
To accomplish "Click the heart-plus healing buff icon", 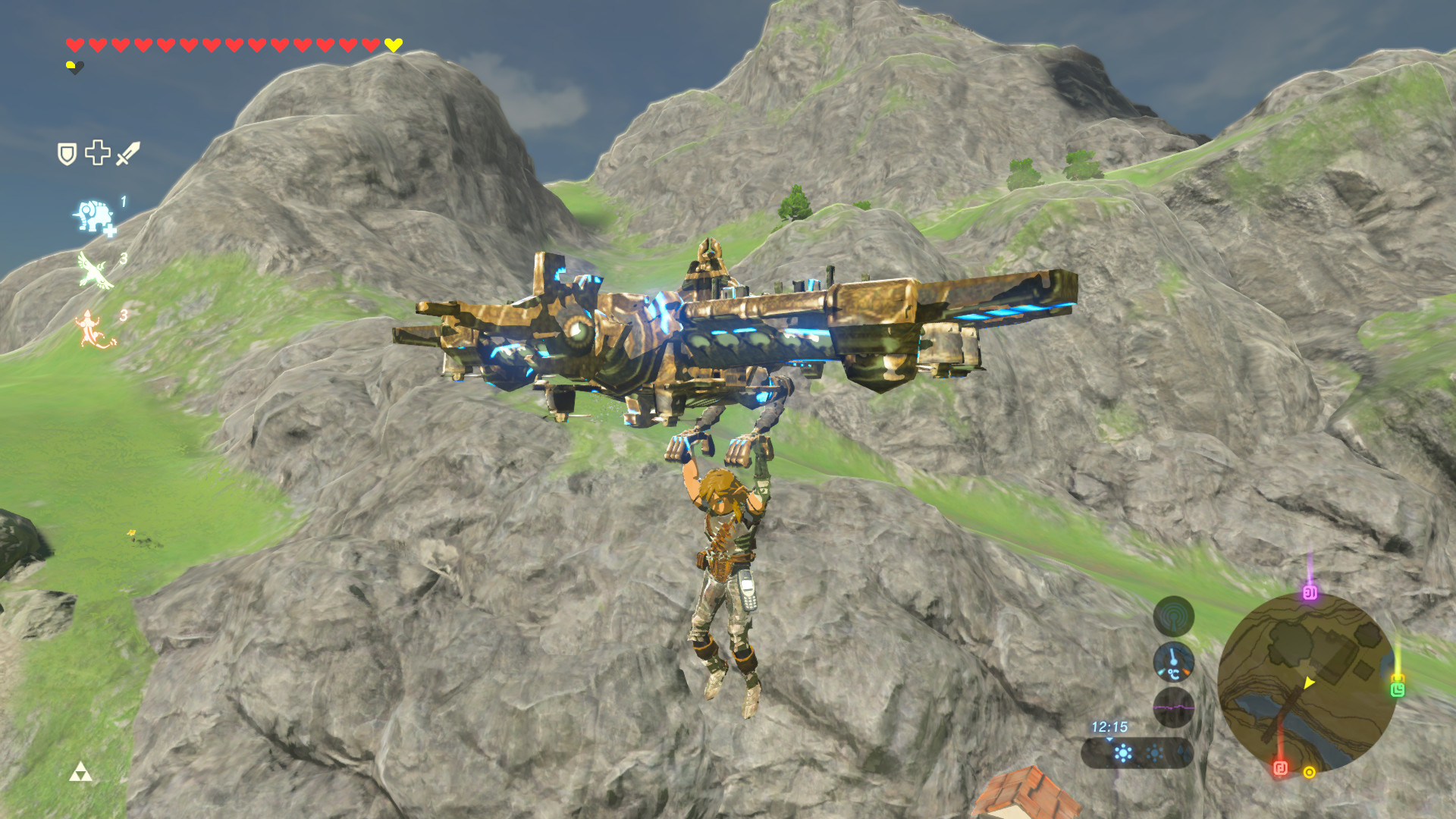I will [x=97, y=153].
